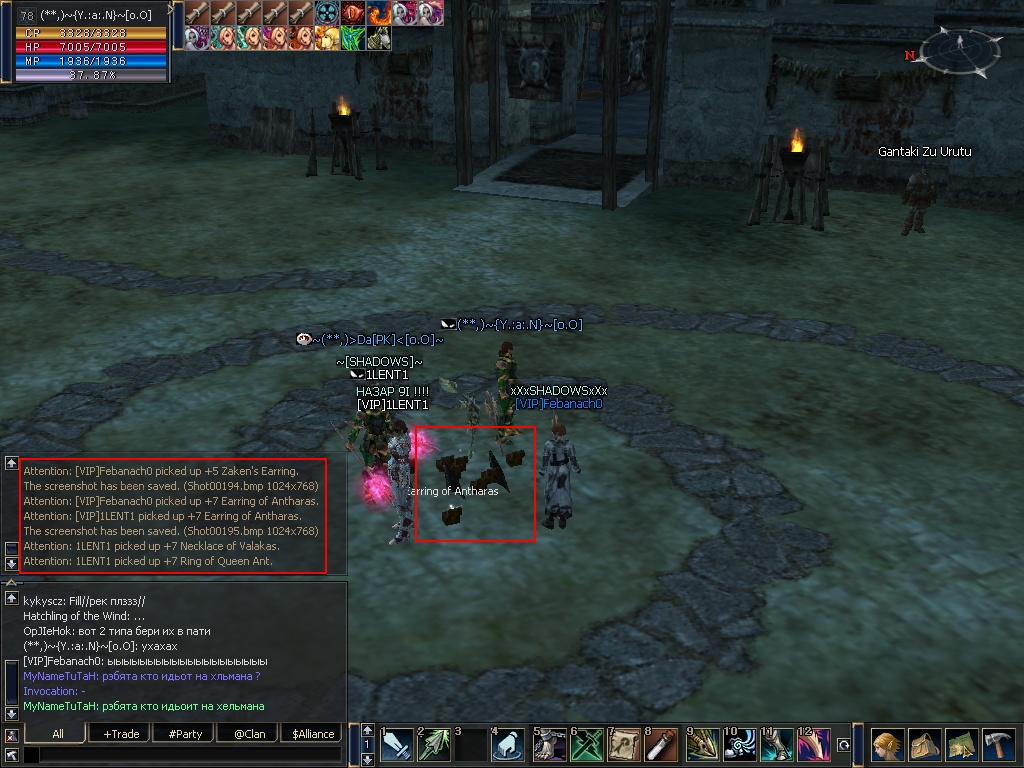Click the chat message input field
Screen dimensions: 1024x768
pyautogui.click(x=180, y=755)
